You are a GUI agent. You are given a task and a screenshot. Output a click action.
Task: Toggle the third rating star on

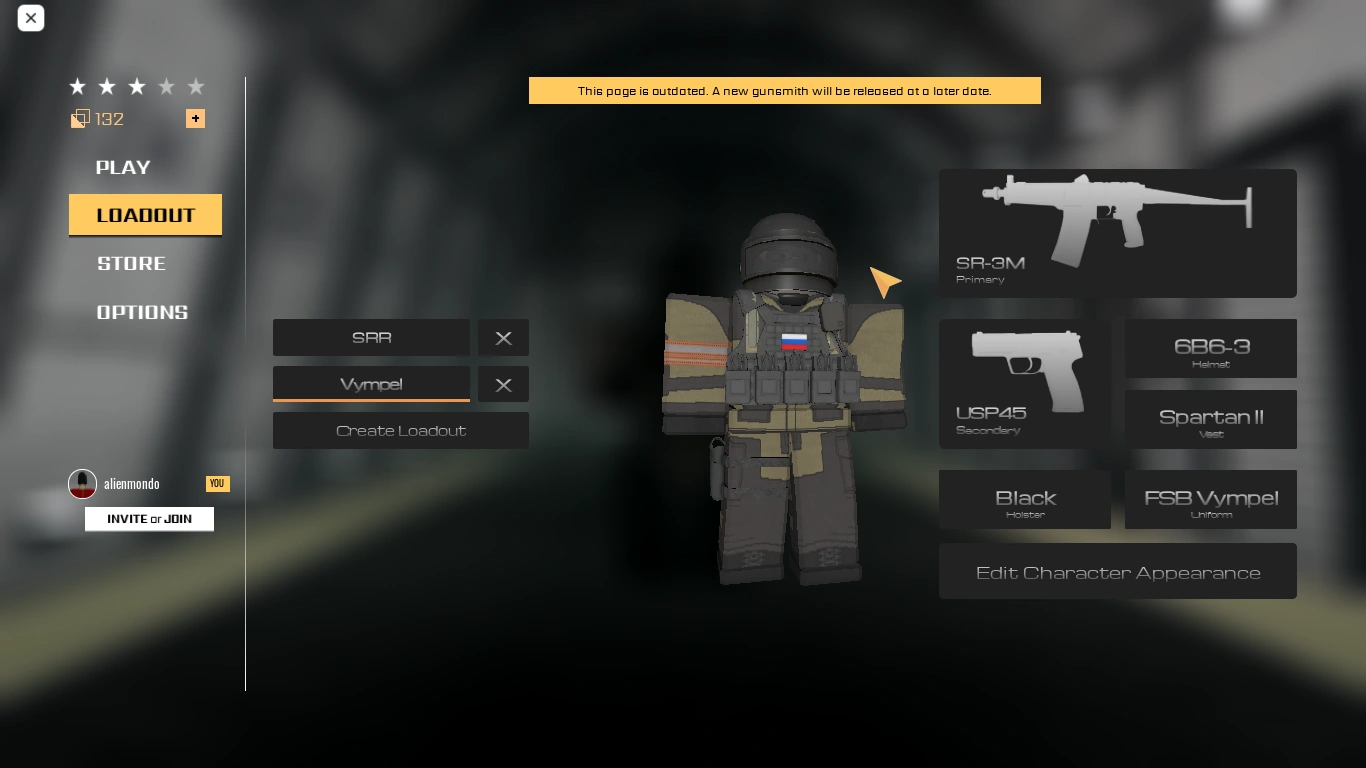(x=136, y=86)
